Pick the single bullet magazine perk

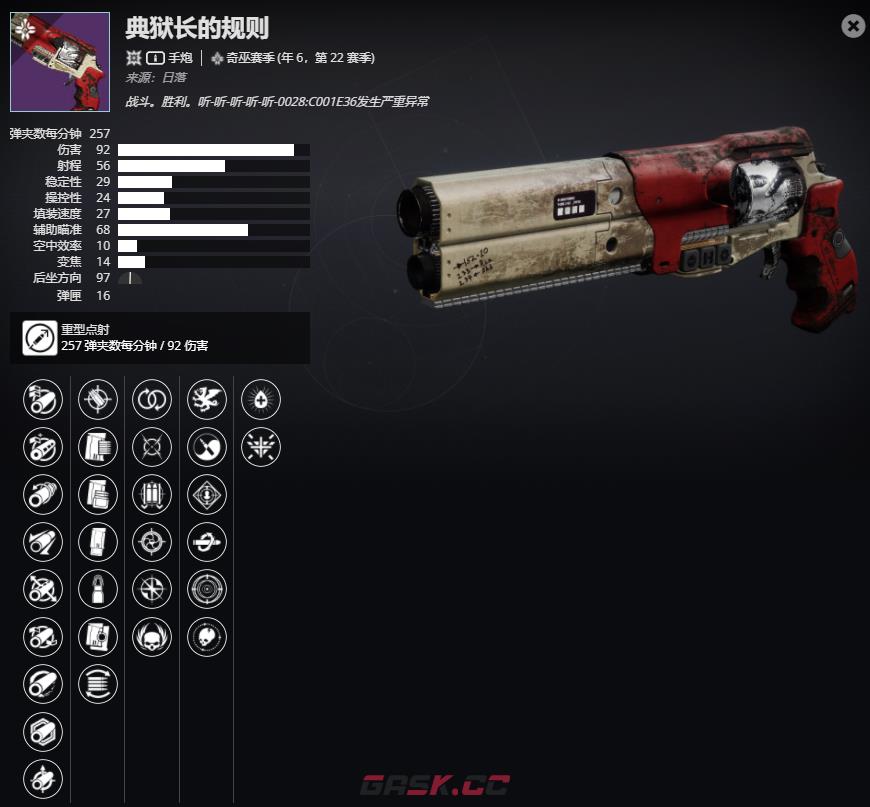point(98,589)
